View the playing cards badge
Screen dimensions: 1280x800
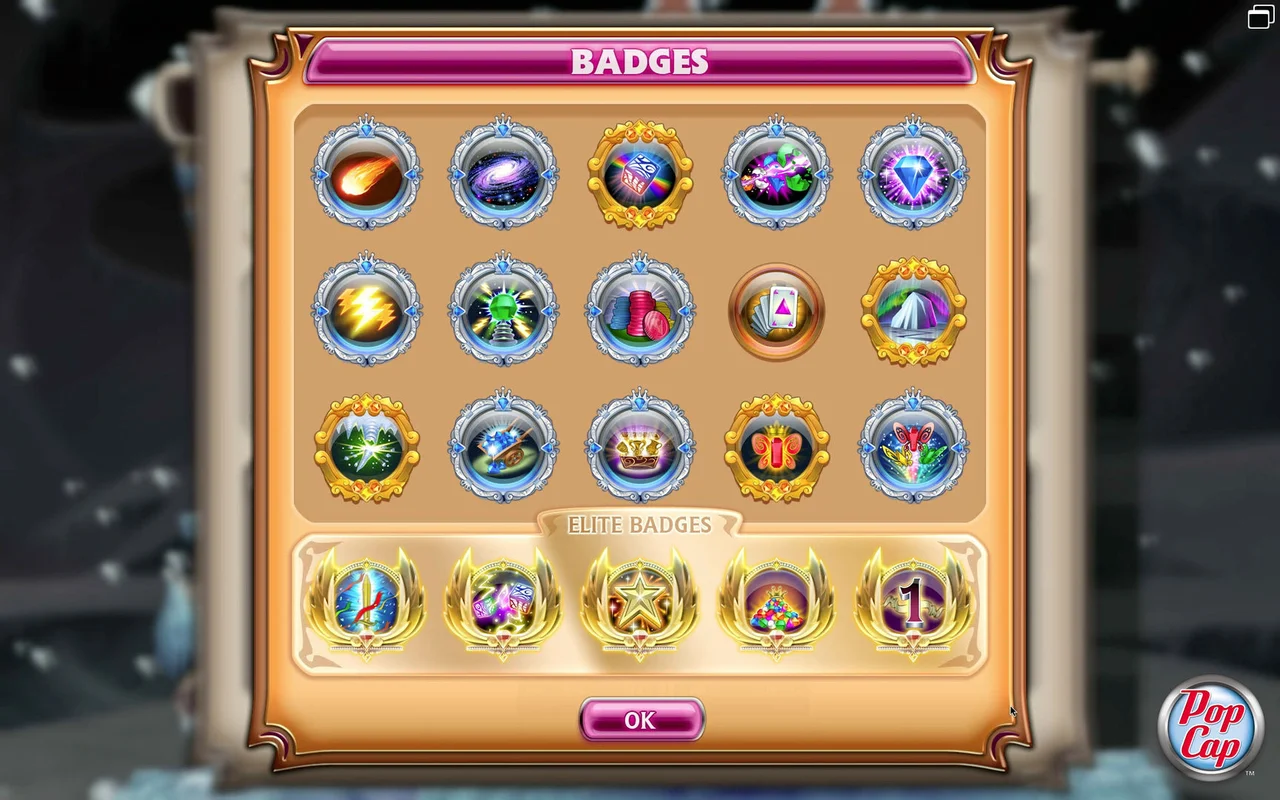(x=776, y=310)
